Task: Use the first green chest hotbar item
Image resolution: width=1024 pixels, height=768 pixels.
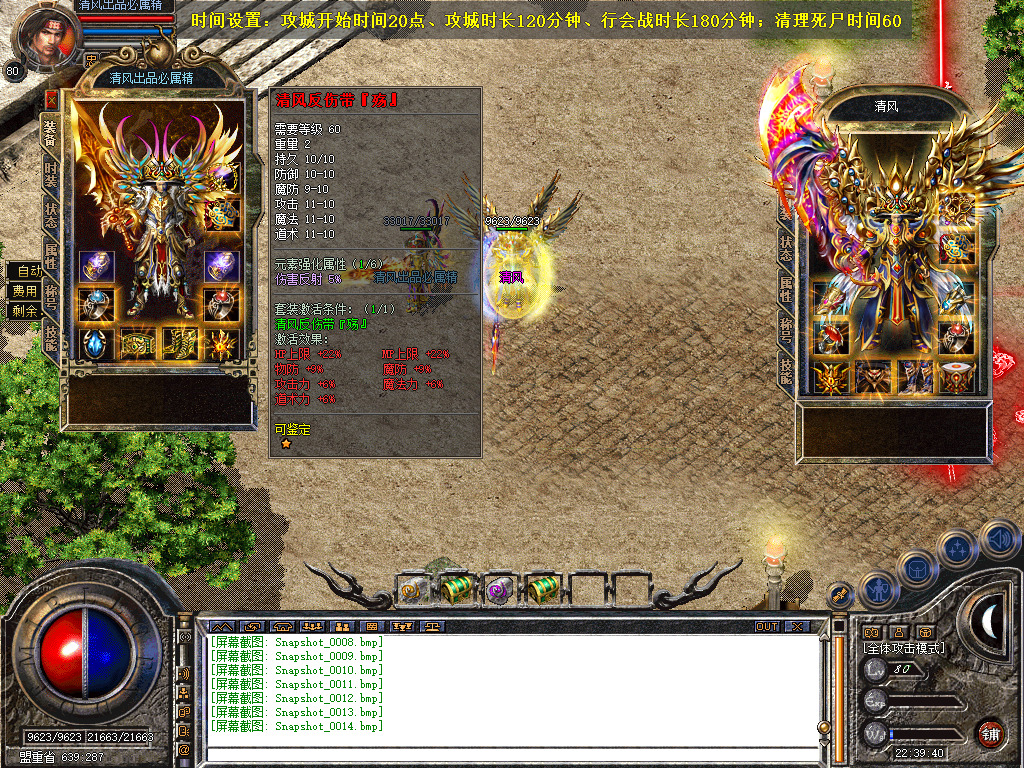Action: point(455,590)
